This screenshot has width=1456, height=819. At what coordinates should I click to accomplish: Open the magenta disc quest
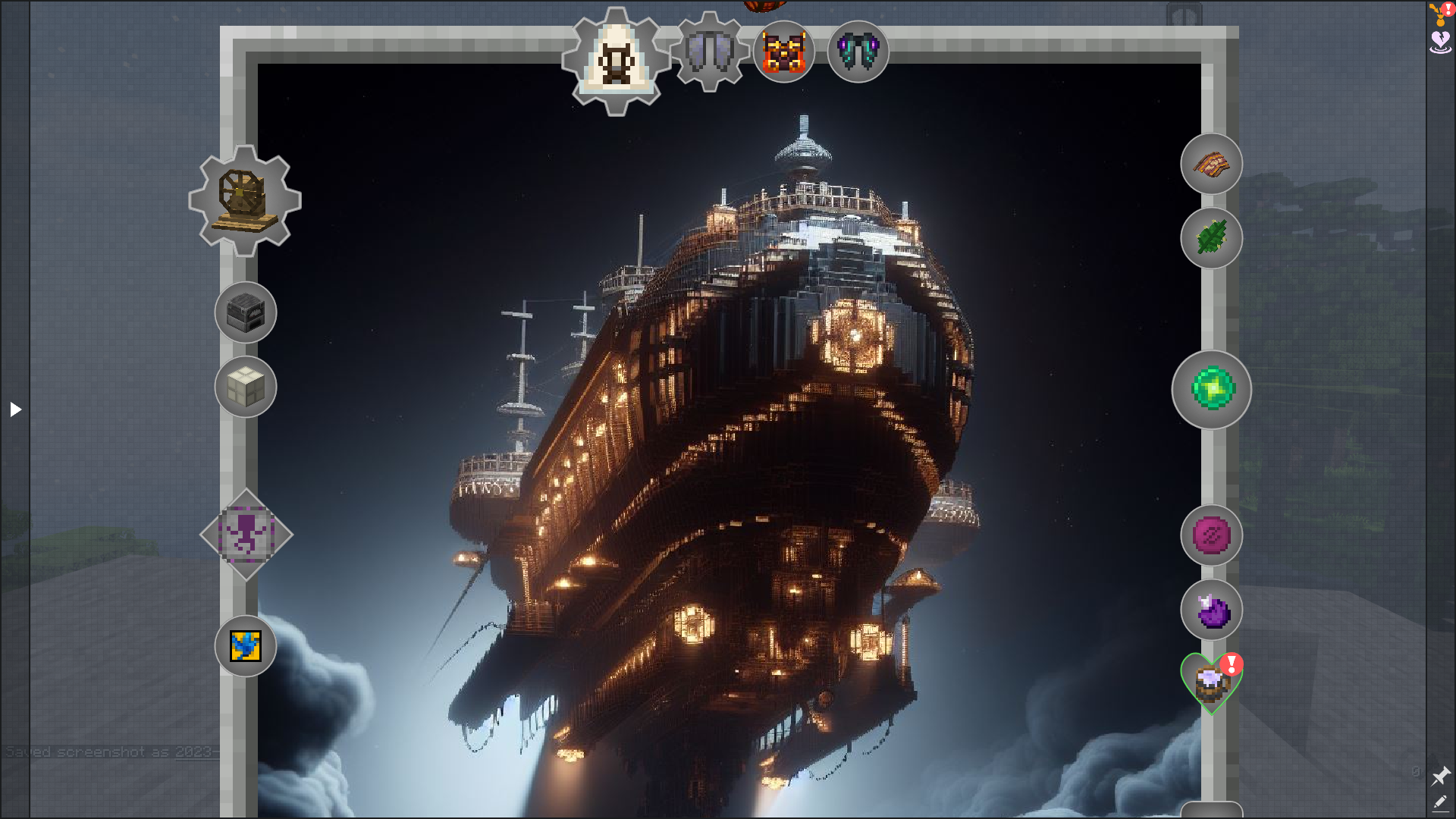[1211, 535]
